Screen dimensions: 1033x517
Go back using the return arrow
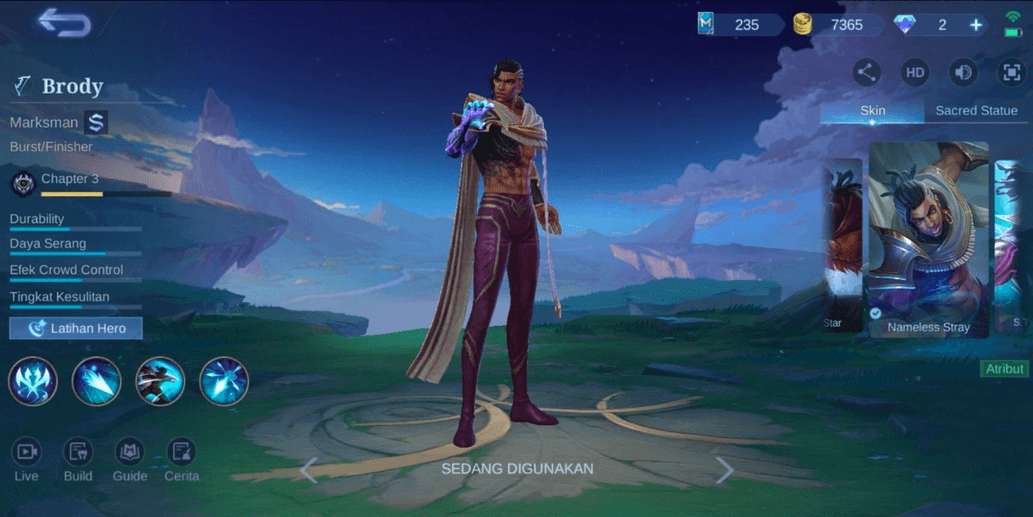[64, 24]
